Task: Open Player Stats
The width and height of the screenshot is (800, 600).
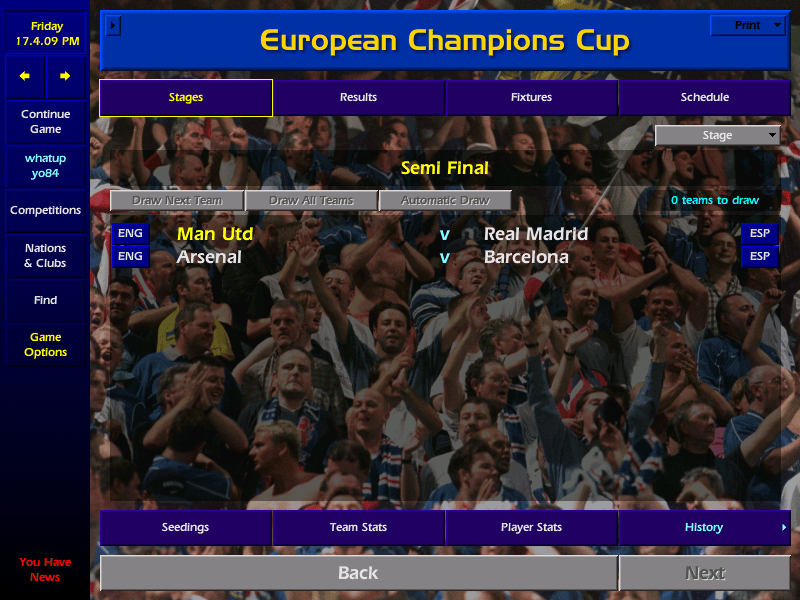Action: [531, 527]
